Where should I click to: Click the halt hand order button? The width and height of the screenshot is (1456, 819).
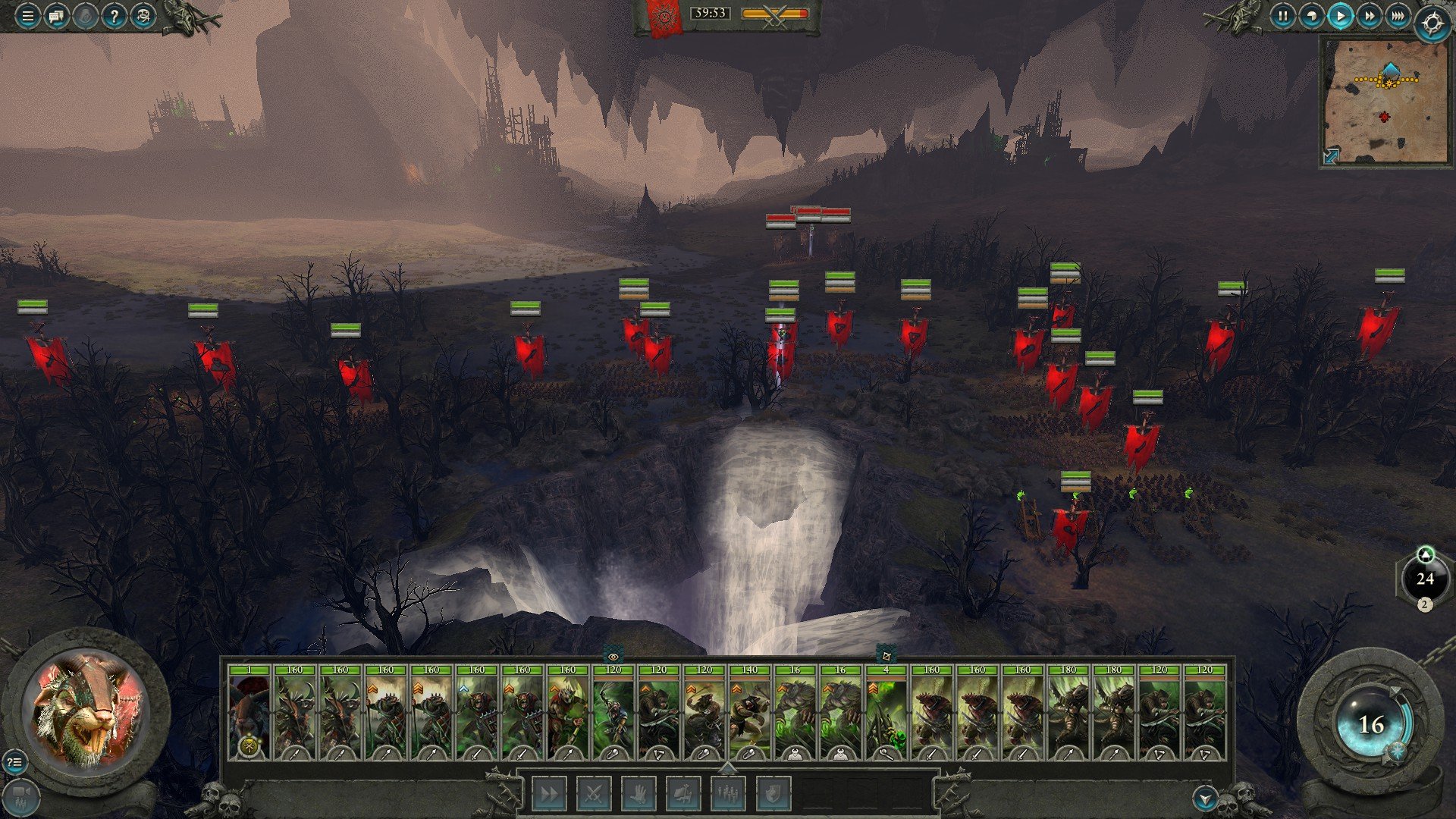pyautogui.click(x=639, y=794)
